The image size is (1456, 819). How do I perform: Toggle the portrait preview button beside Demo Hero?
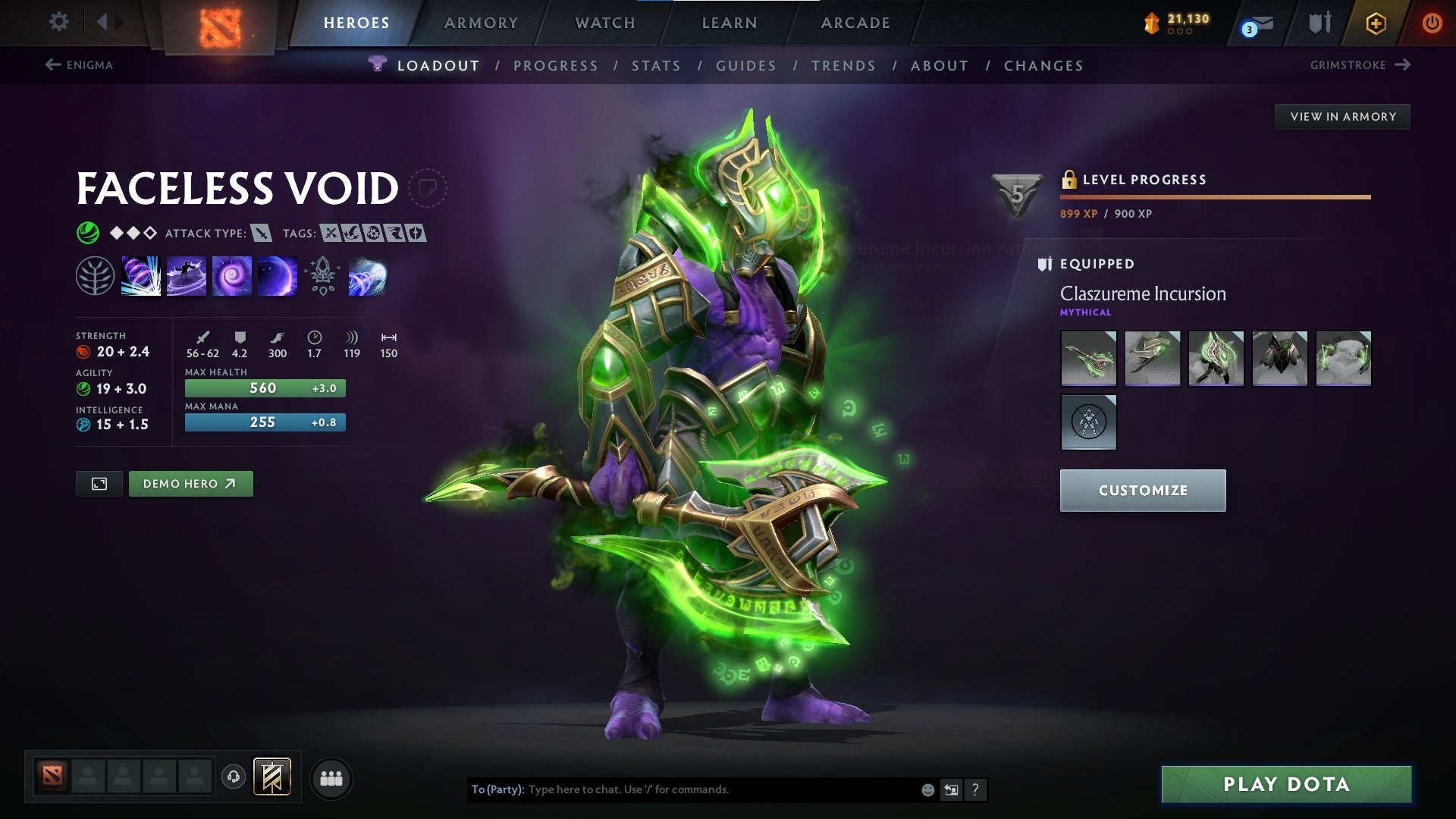click(x=99, y=483)
